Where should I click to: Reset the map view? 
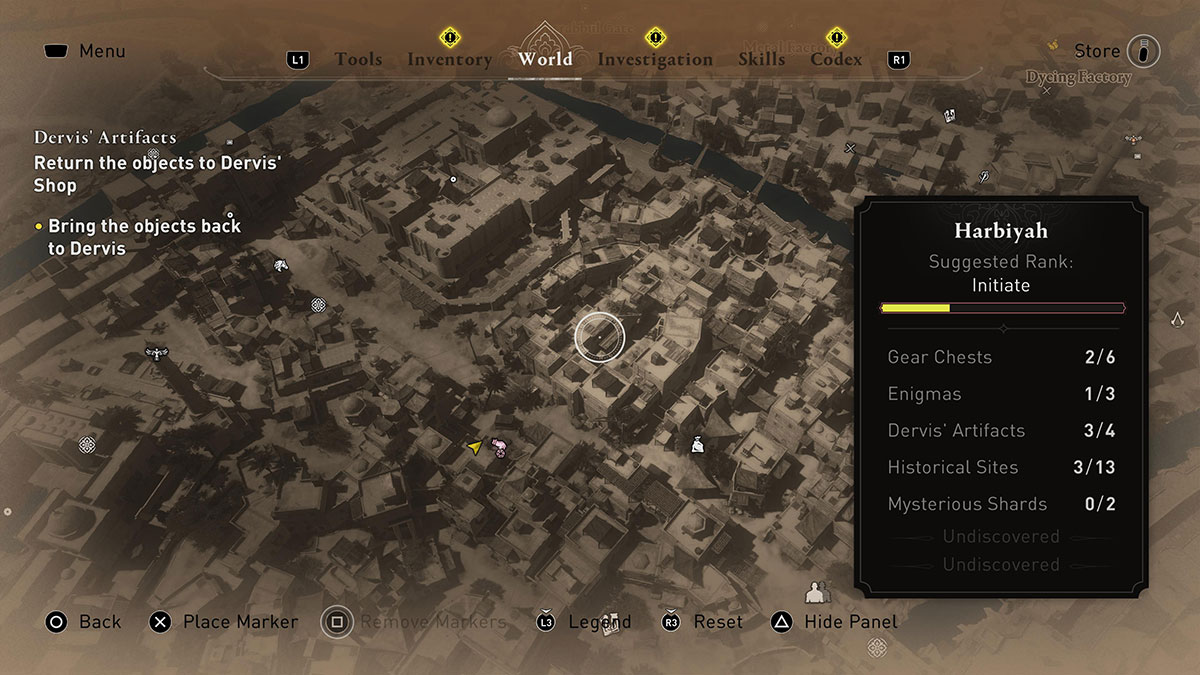point(718,622)
